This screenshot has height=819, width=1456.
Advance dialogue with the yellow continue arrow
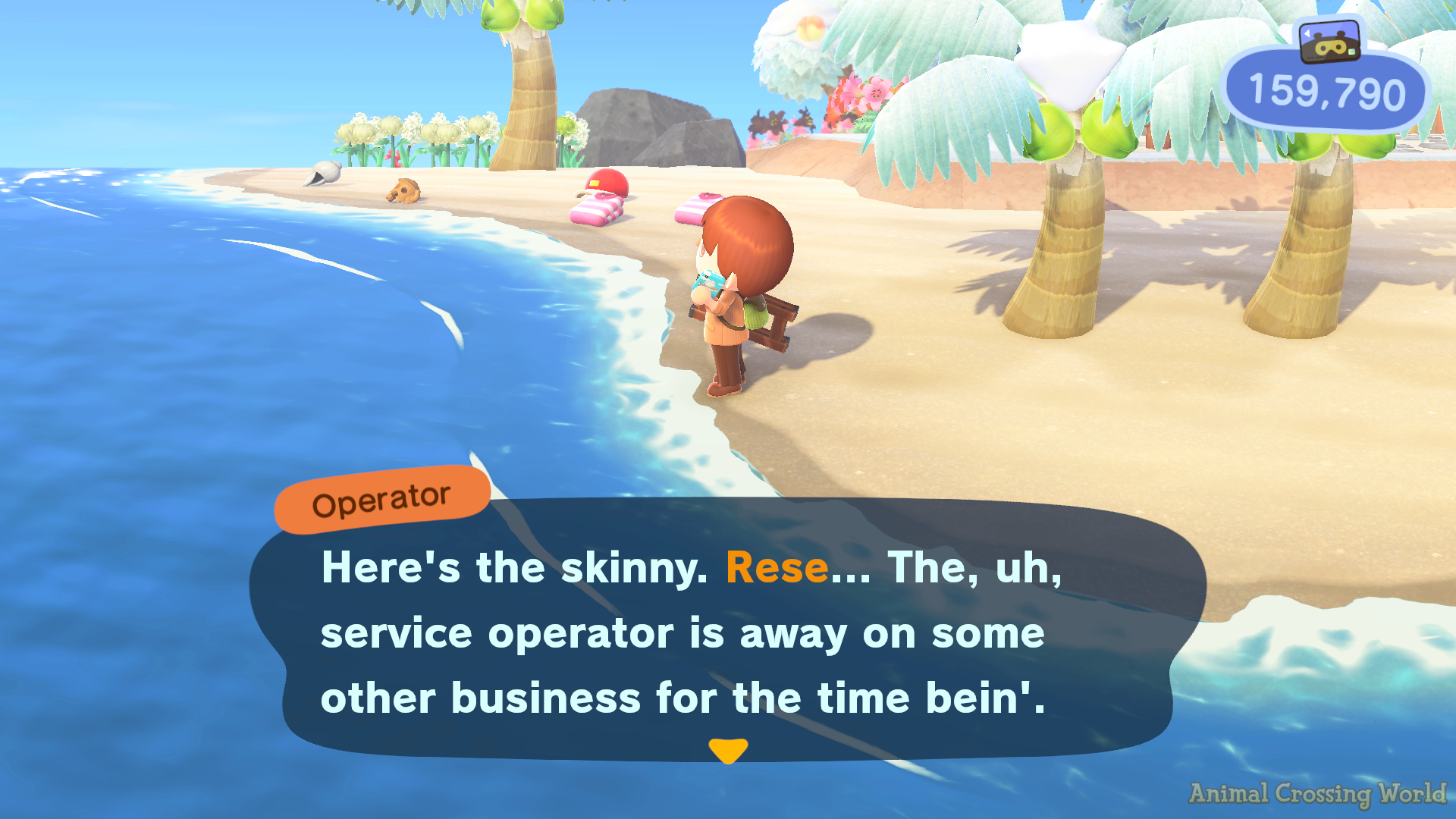click(x=728, y=751)
